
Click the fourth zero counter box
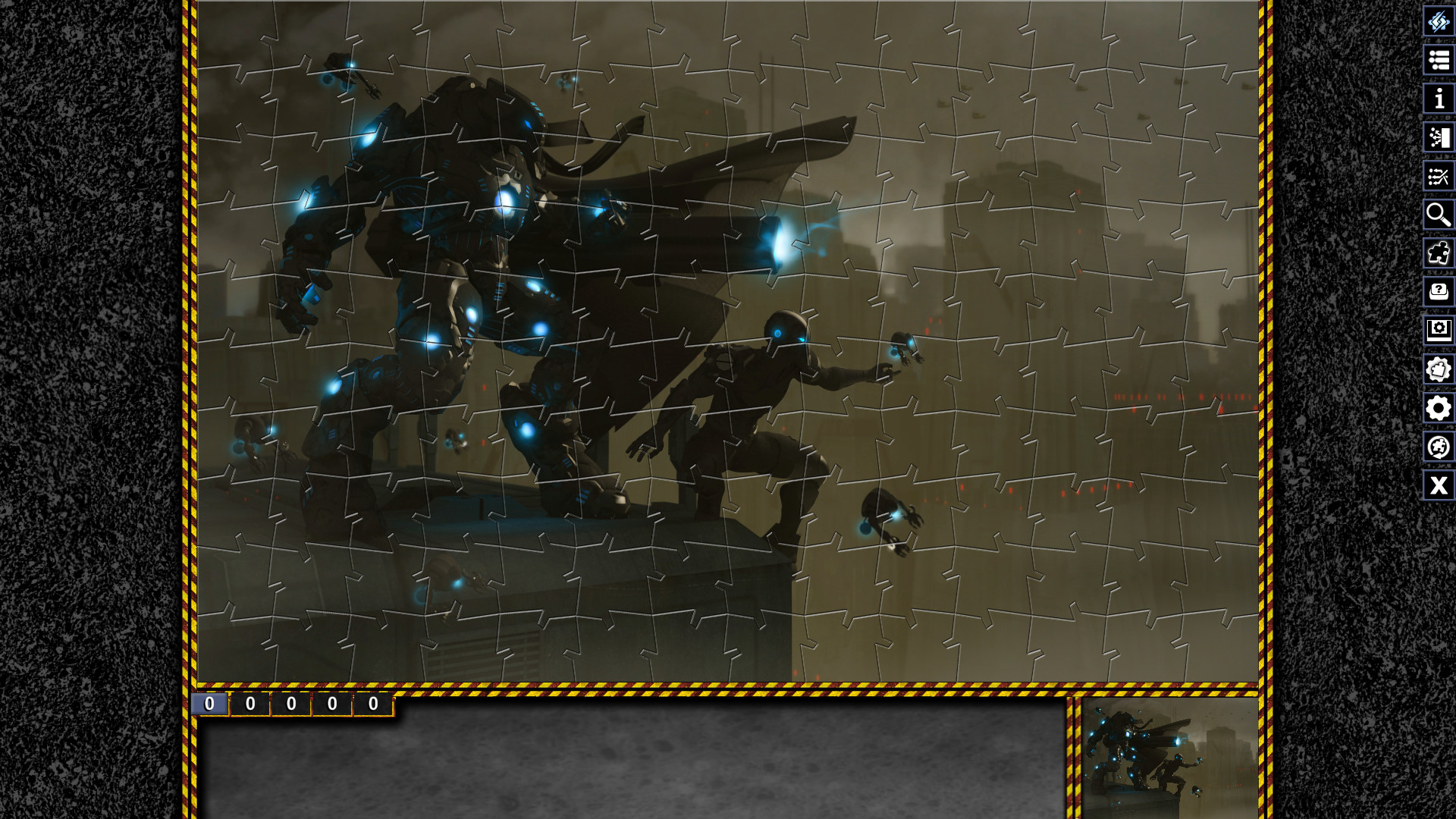click(331, 703)
